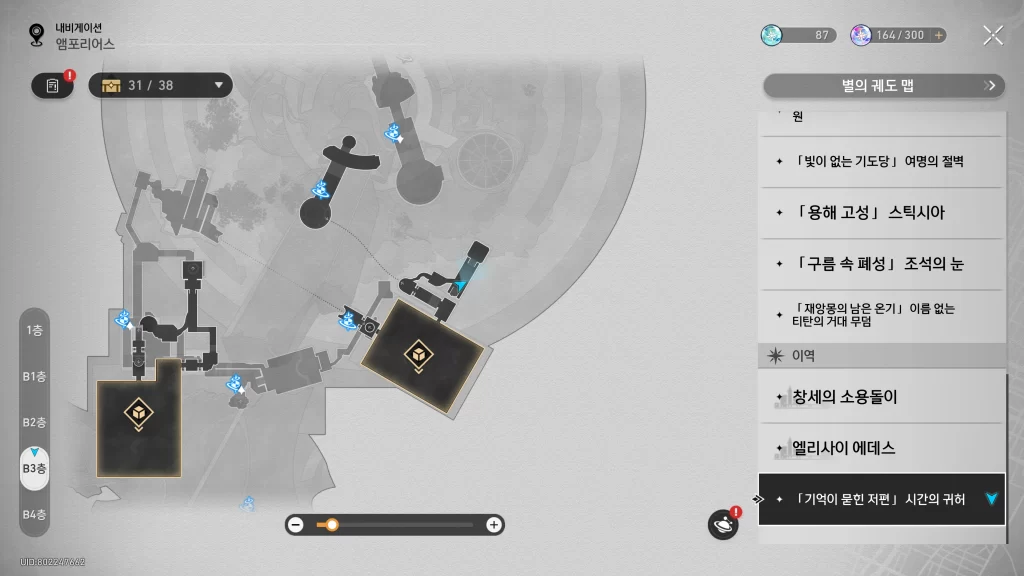Zoom in the map with plus button
This screenshot has height=576, width=1024.
click(x=493, y=524)
